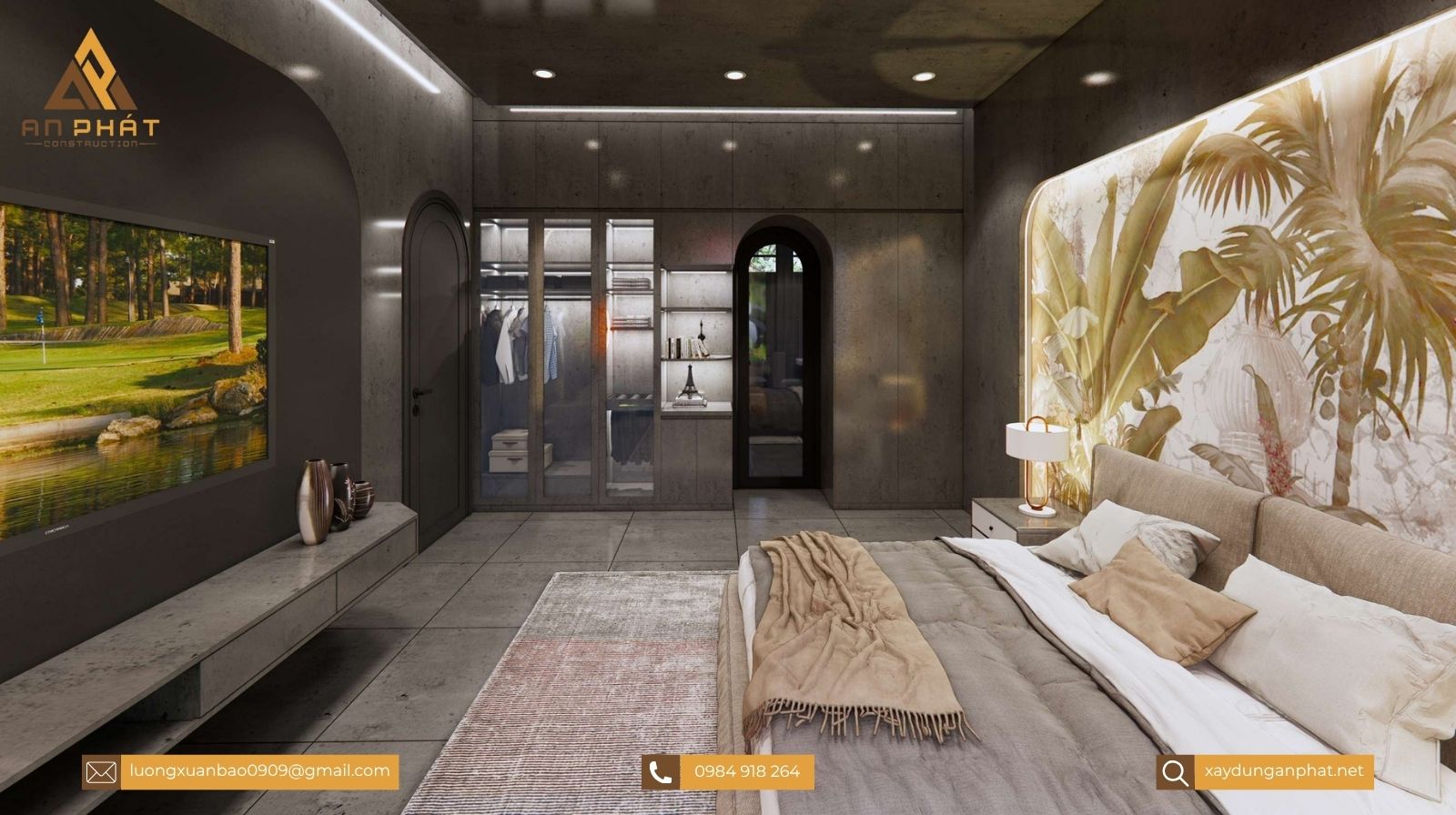Open the luongxuanbao0909@gmail.com email contact
The image size is (1456, 815).
258,771
